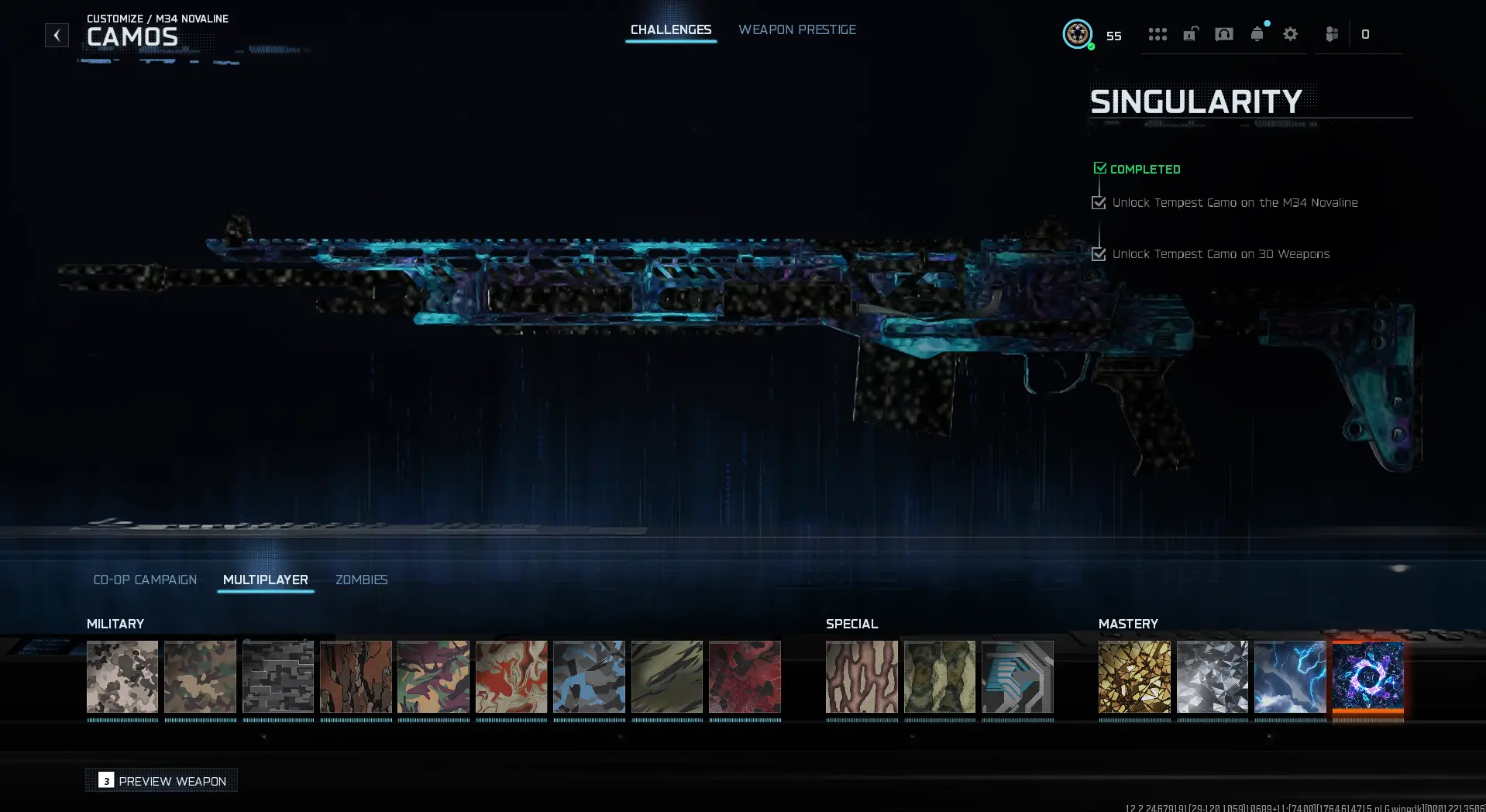The width and height of the screenshot is (1486, 812).
Task: Click the Preview Weapon button
Action: (x=161, y=780)
